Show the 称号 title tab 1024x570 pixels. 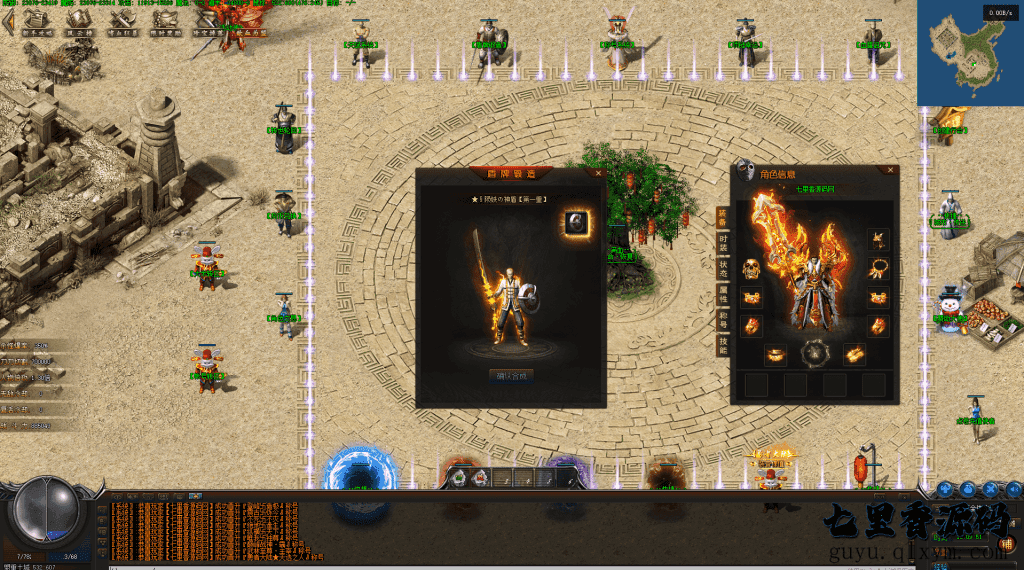pyautogui.click(x=722, y=320)
